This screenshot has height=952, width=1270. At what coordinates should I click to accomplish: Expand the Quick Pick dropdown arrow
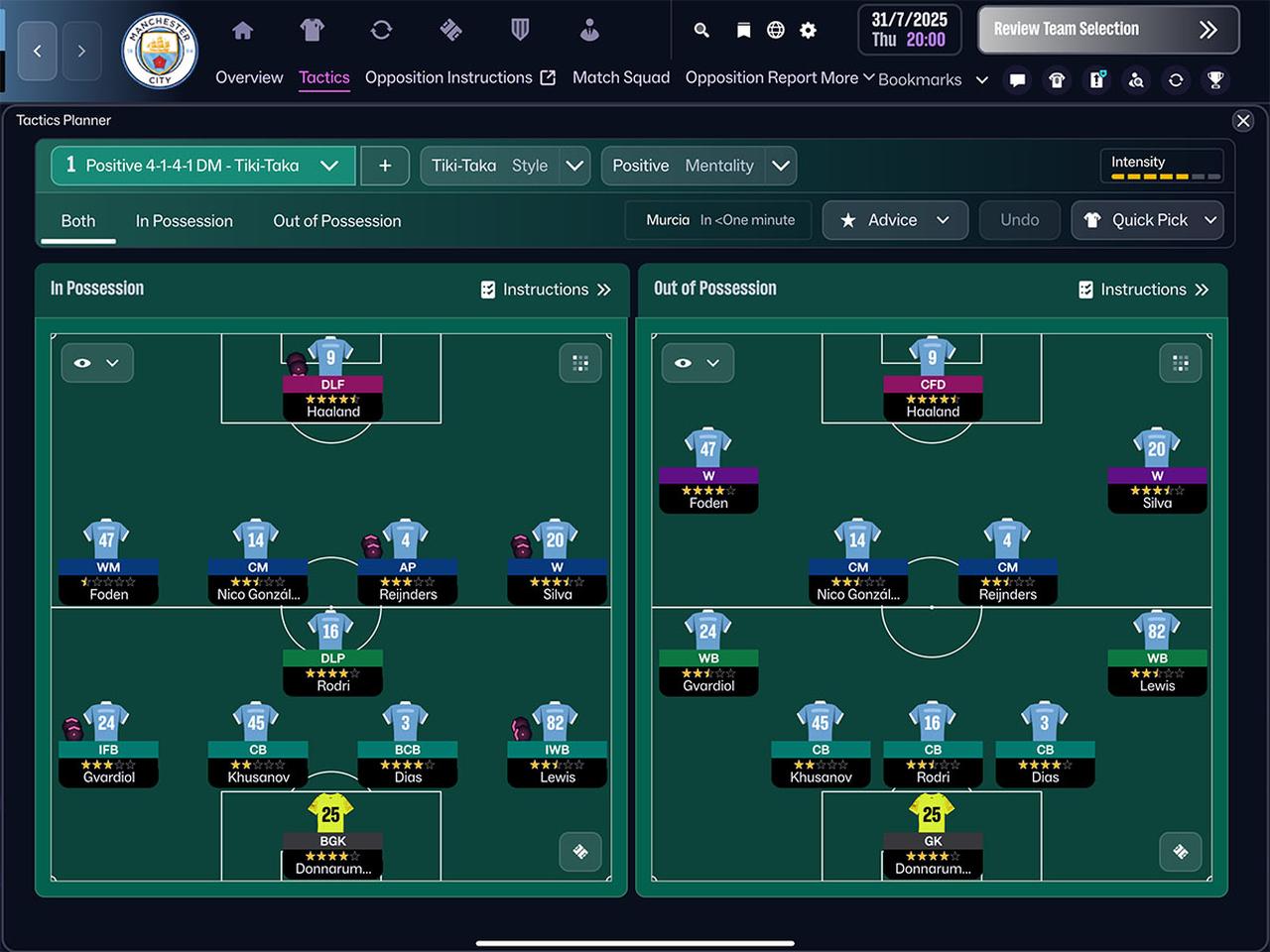pos(1209,220)
